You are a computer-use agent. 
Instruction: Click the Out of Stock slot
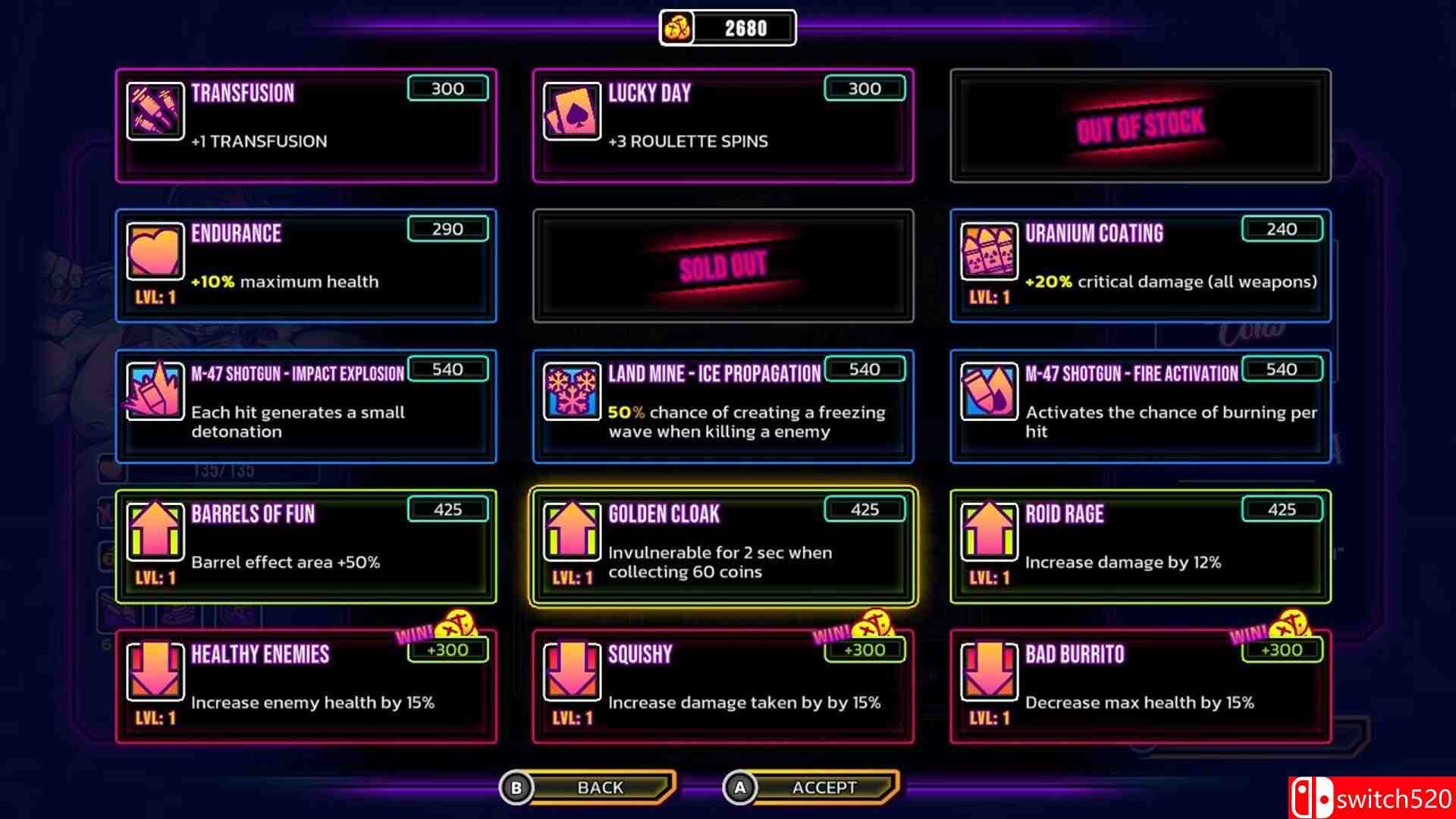(x=1140, y=125)
